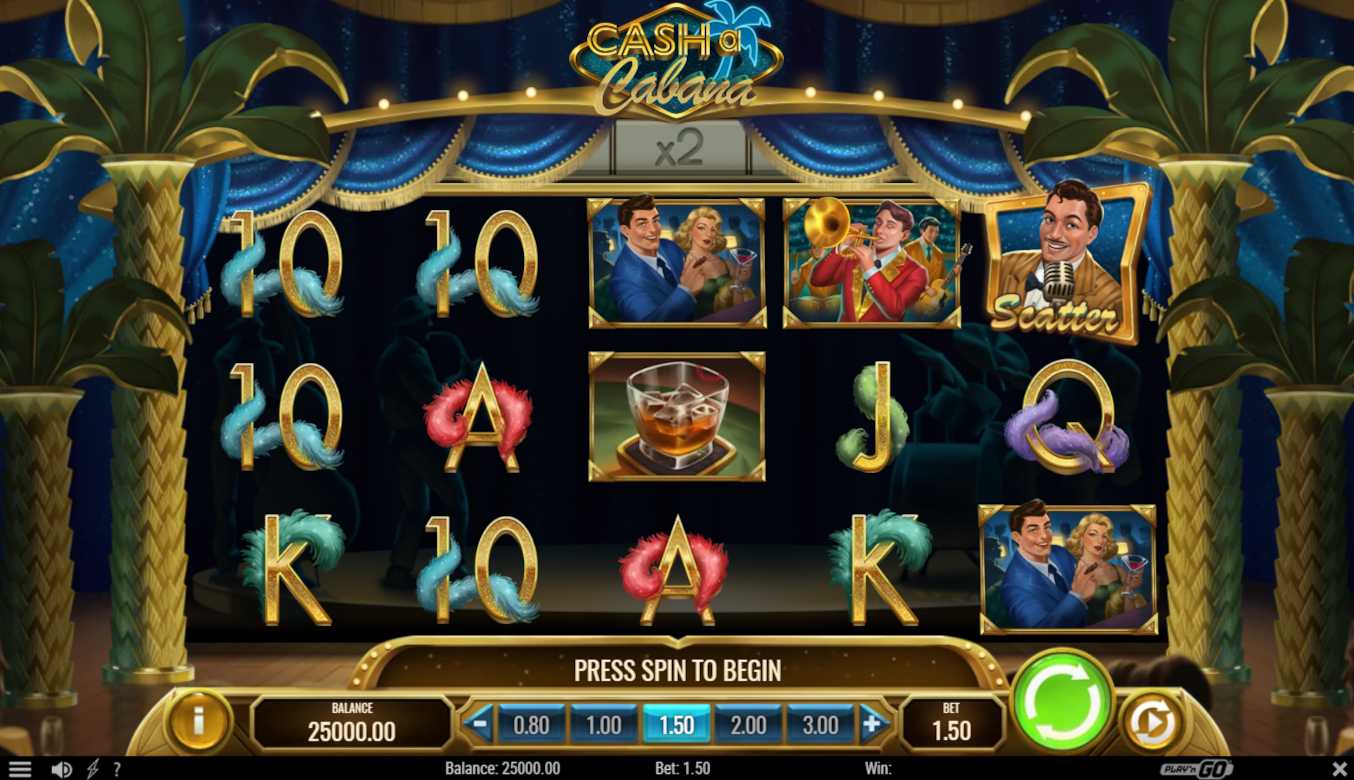
Task: Pick the 3.00 bet value
Action: pyautogui.click(x=820, y=725)
